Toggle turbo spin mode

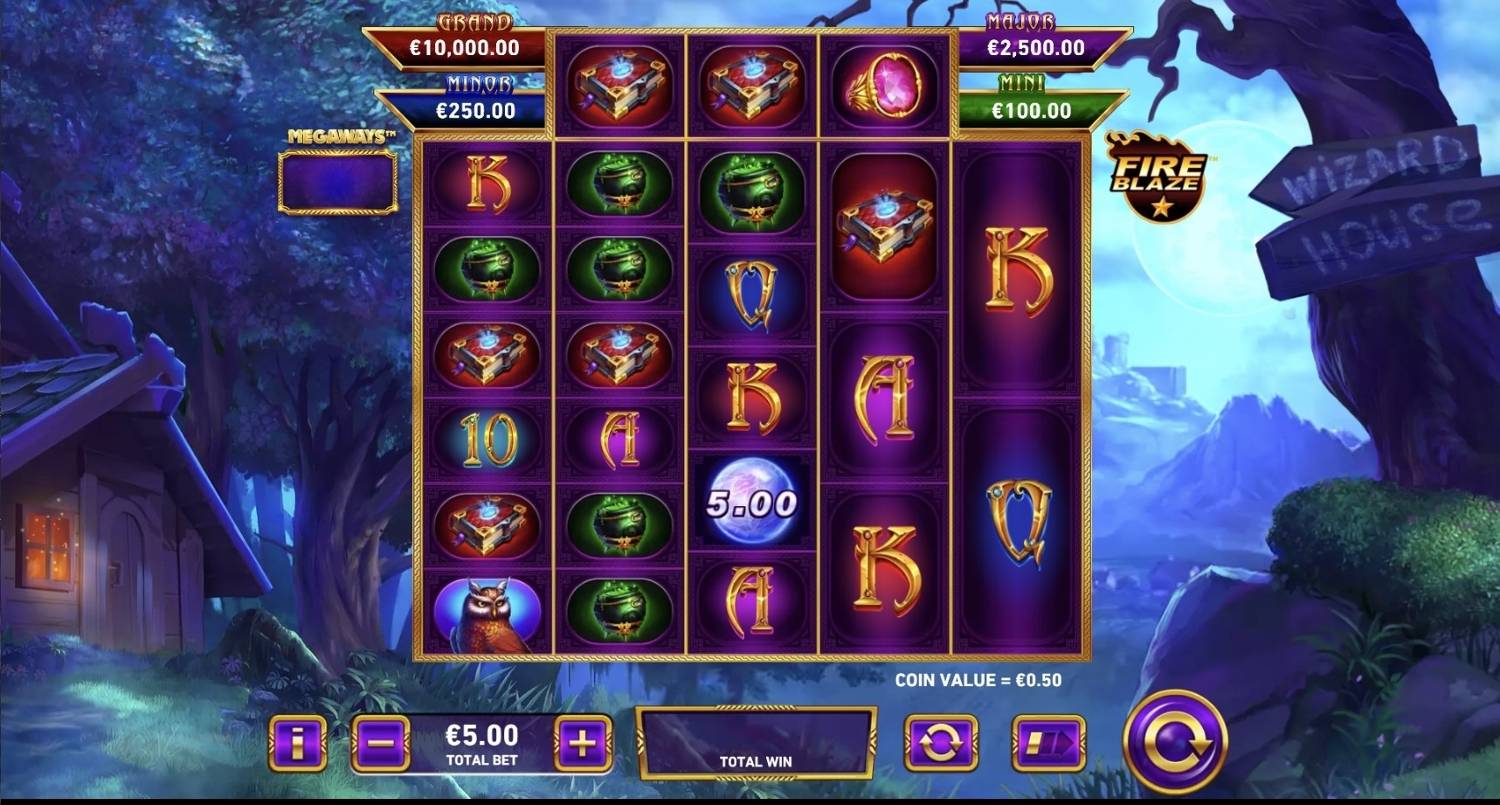1048,743
